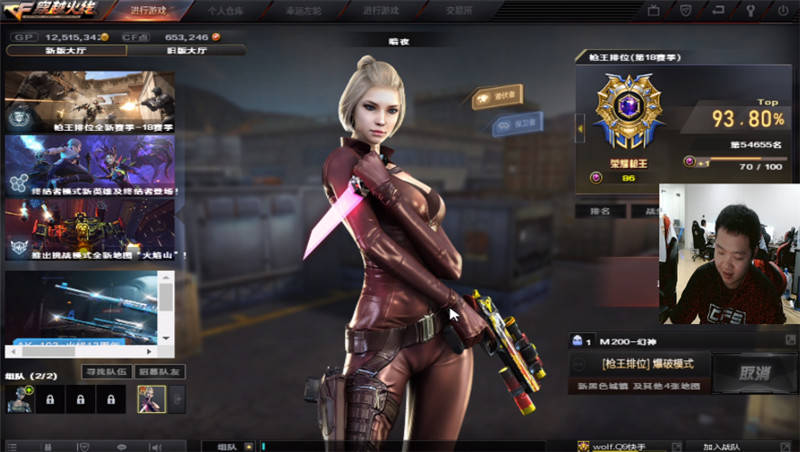Click the 寻找队伍 find team button
Viewport: 800px width, 452px height.
coord(105,372)
